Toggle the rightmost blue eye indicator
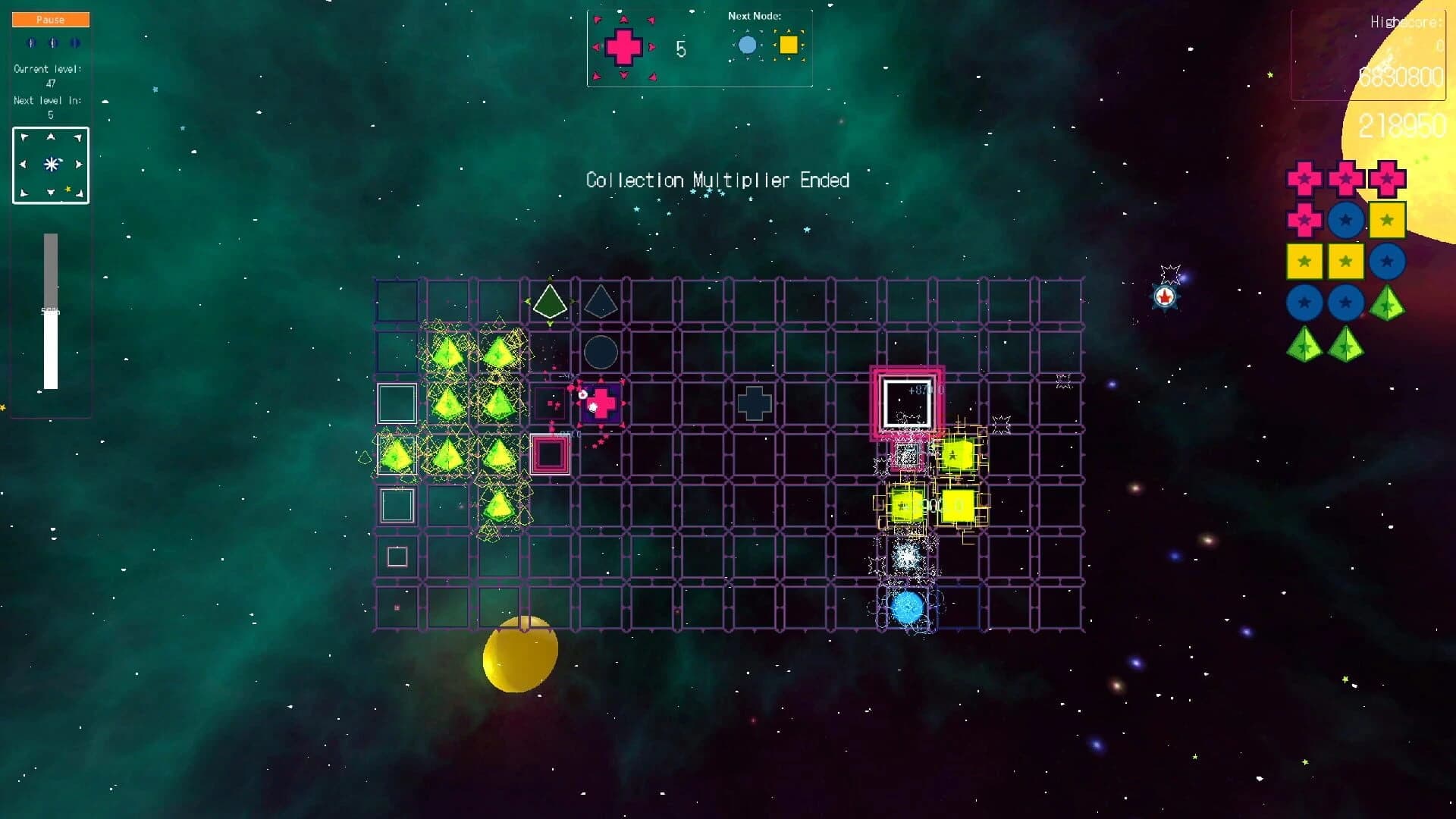The width and height of the screenshot is (1456, 819). pyautogui.click(x=74, y=43)
